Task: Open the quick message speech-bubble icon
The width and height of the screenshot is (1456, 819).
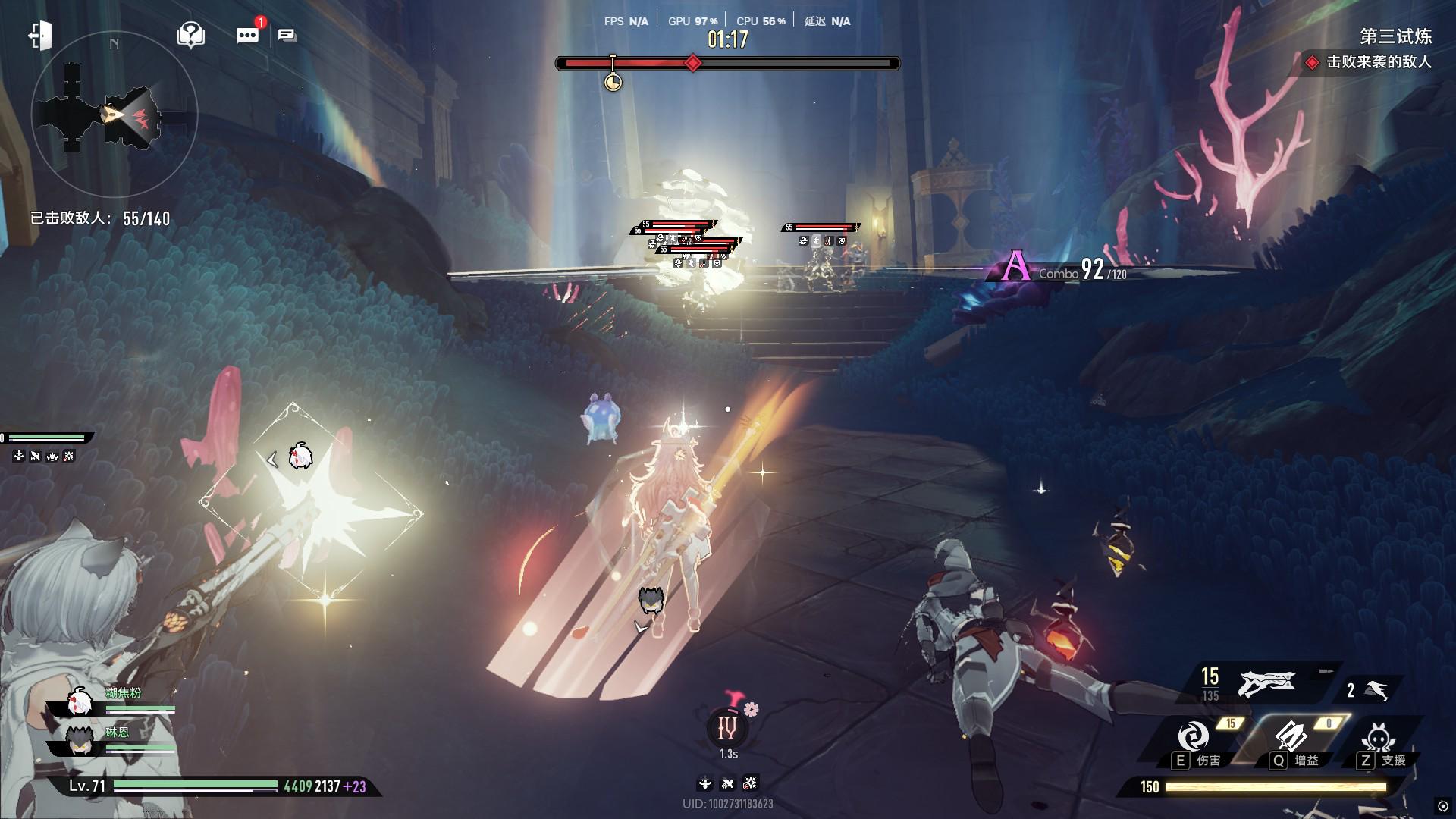Action: tap(287, 36)
